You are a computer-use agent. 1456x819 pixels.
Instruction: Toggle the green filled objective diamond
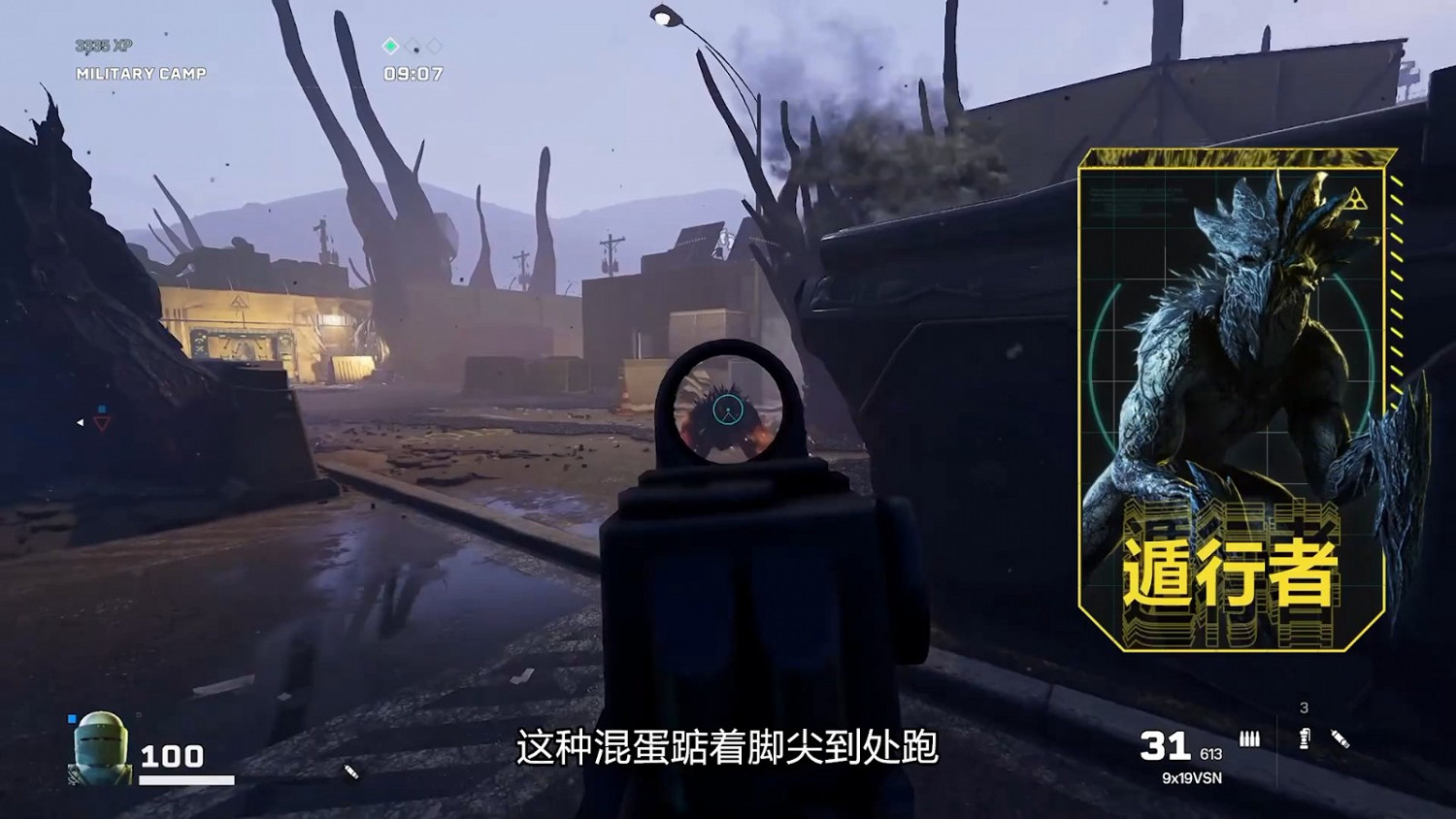(390, 46)
